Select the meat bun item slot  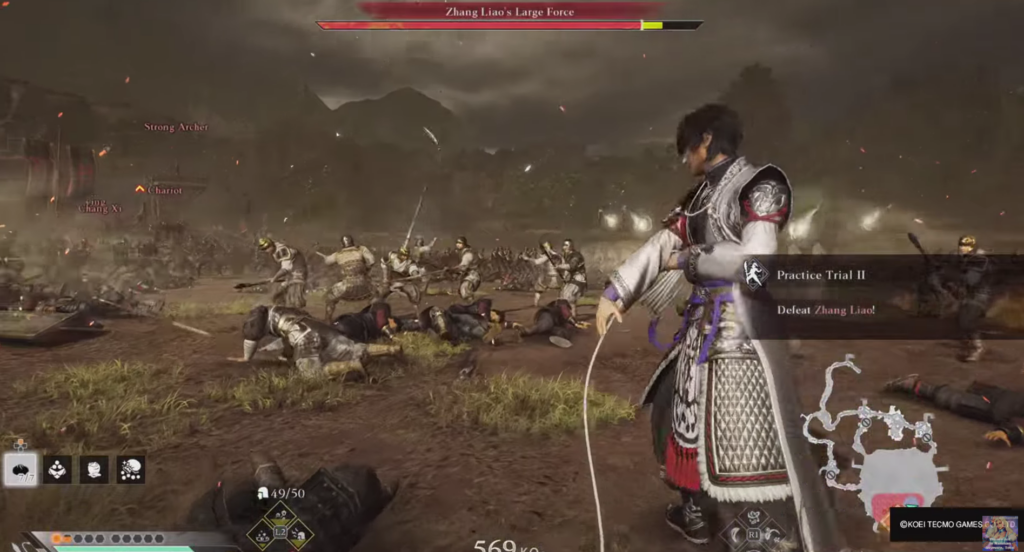pyautogui.click(x=21, y=469)
